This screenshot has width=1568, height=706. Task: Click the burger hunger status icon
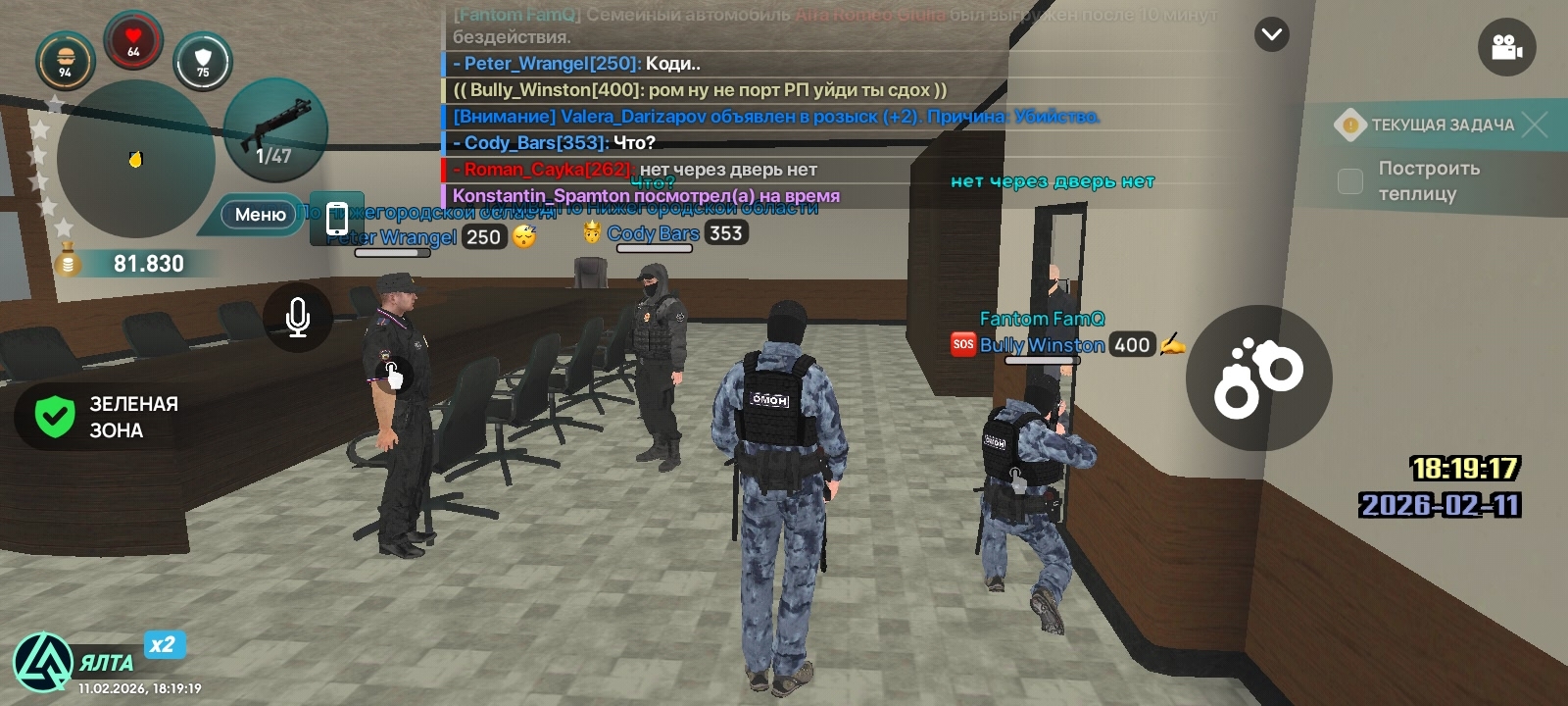click(x=65, y=61)
